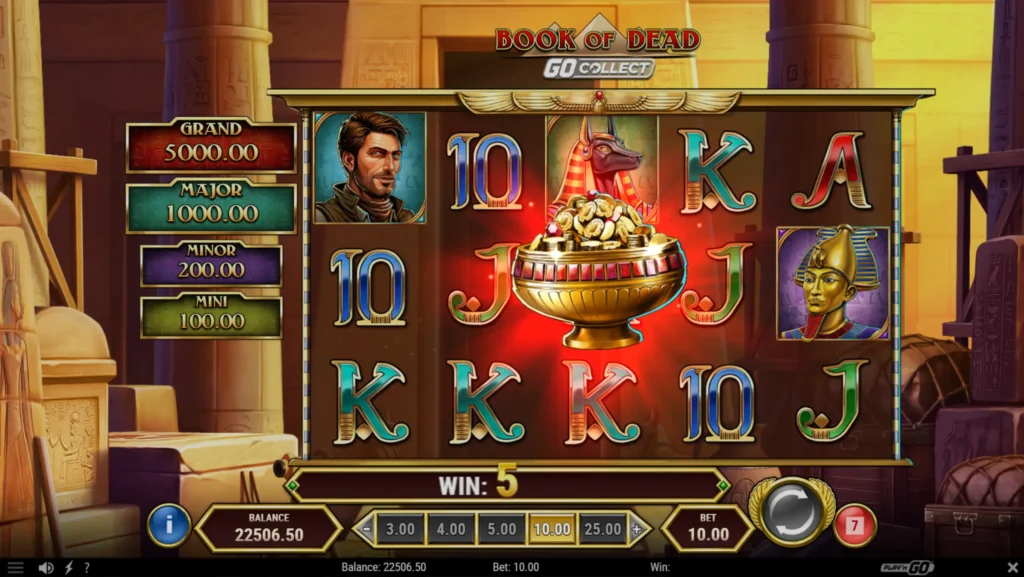Open the red autoplay button
The image size is (1024, 577).
coord(854,526)
